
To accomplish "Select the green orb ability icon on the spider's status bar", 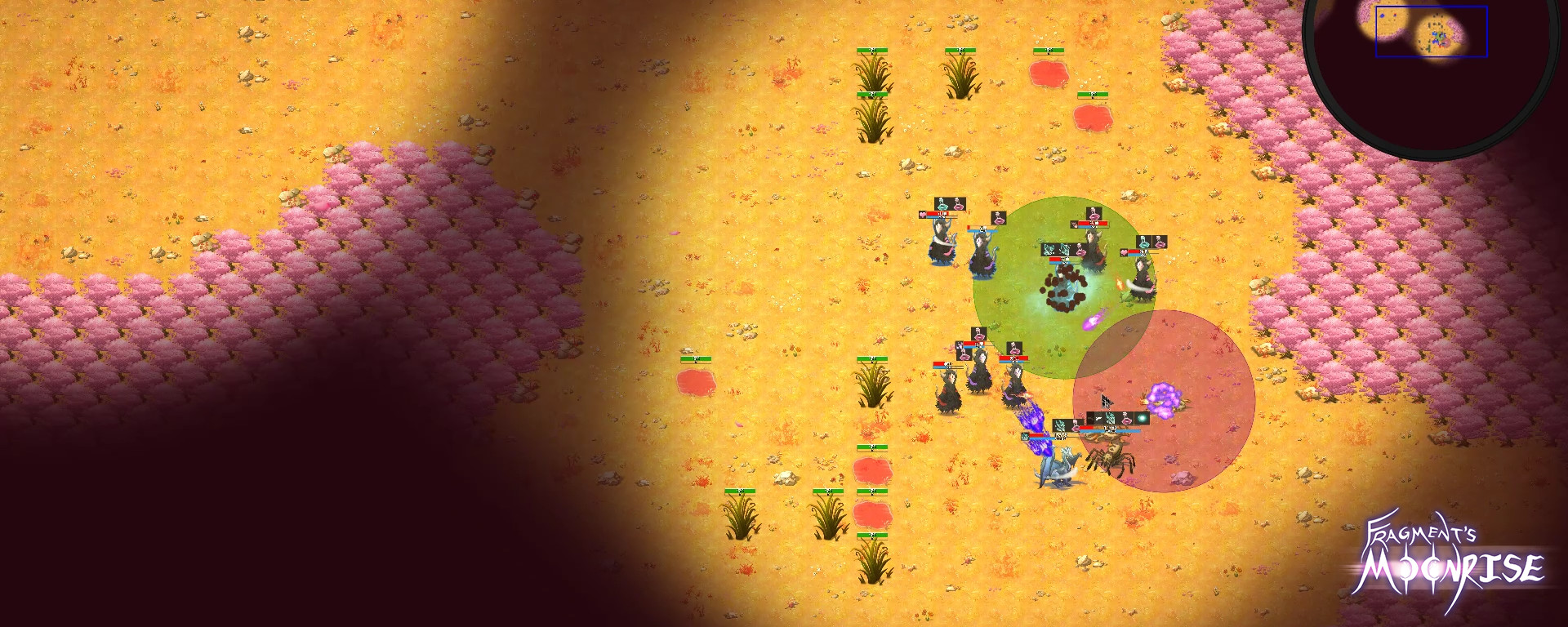I will tap(1143, 416).
